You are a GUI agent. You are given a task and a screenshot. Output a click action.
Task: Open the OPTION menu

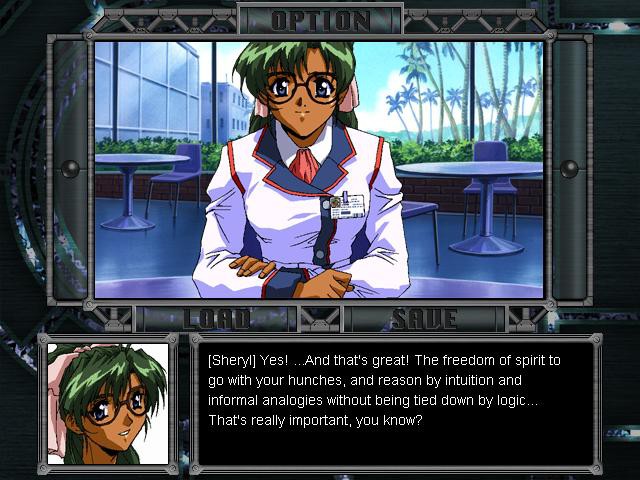pyautogui.click(x=320, y=19)
